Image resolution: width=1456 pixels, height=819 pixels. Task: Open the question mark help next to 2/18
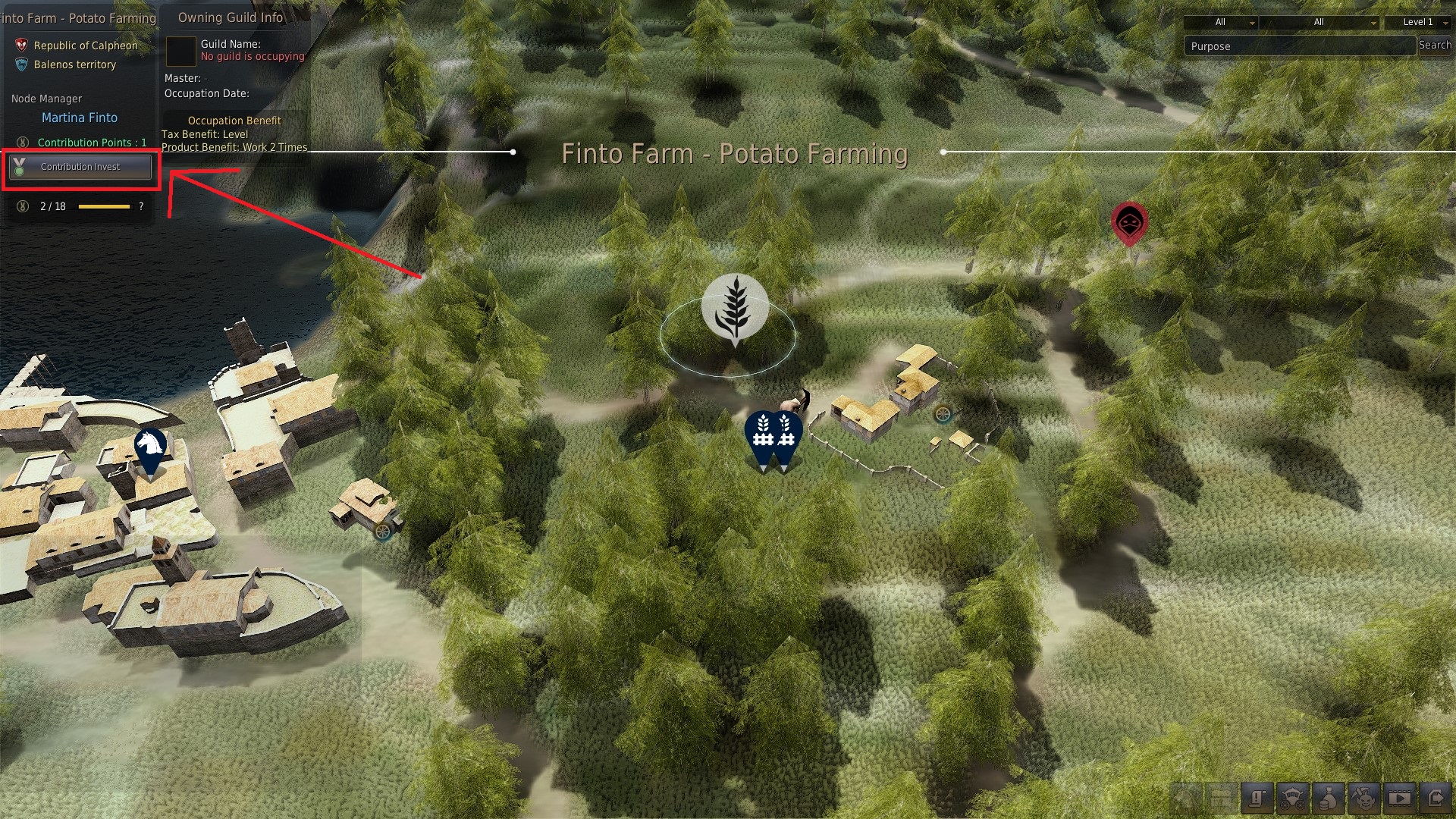pyautogui.click(x=141, y=206)
